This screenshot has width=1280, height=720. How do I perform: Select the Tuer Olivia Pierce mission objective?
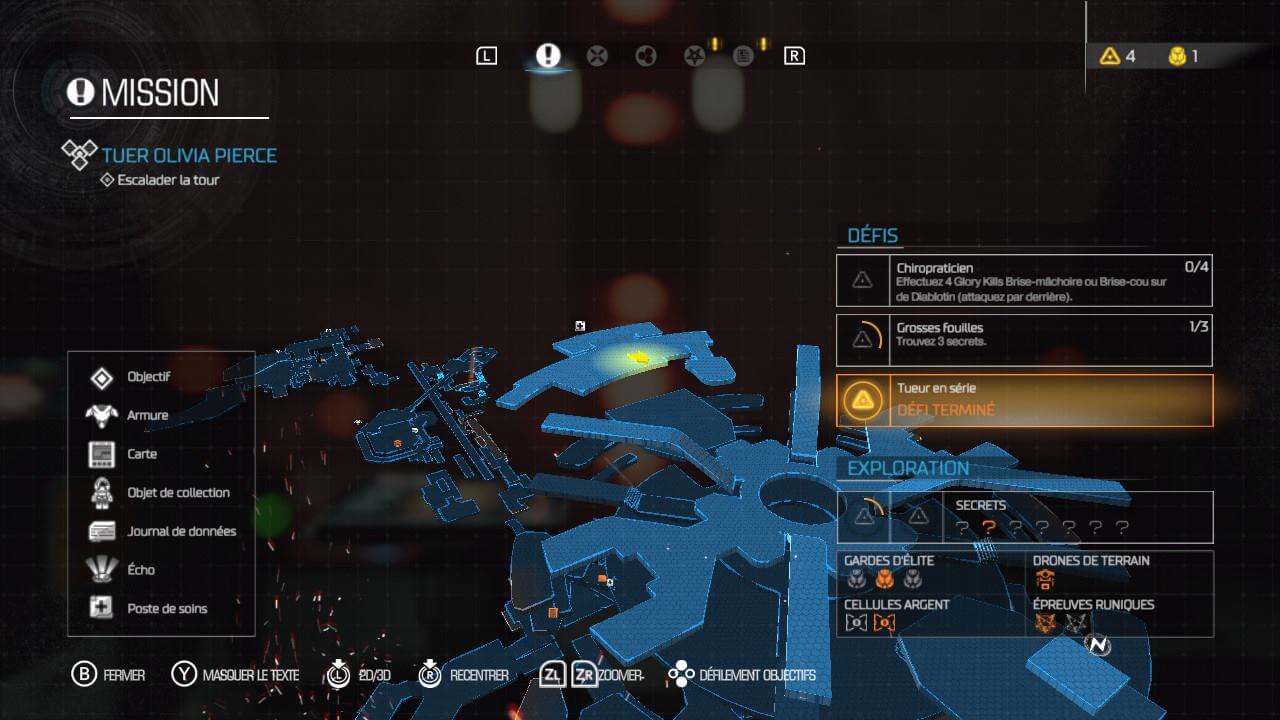pyautogui.click(x=189, y=155)
